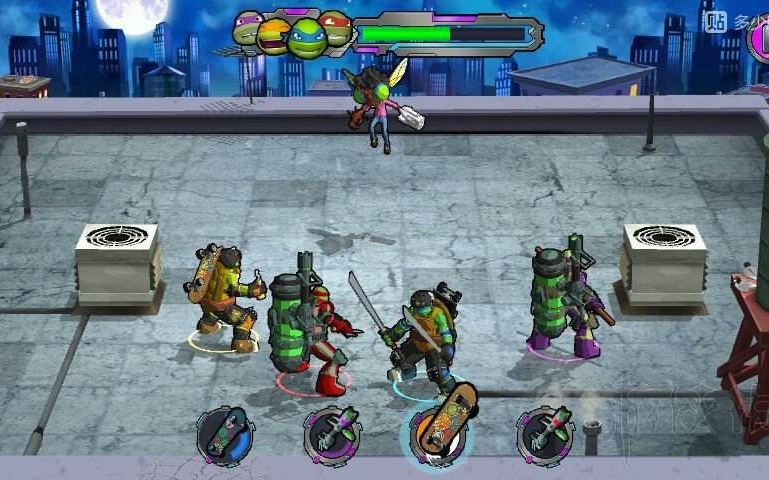Use the glowing orange skateboard ability
This screenshot has width=769, height=480.
(438, 430)
